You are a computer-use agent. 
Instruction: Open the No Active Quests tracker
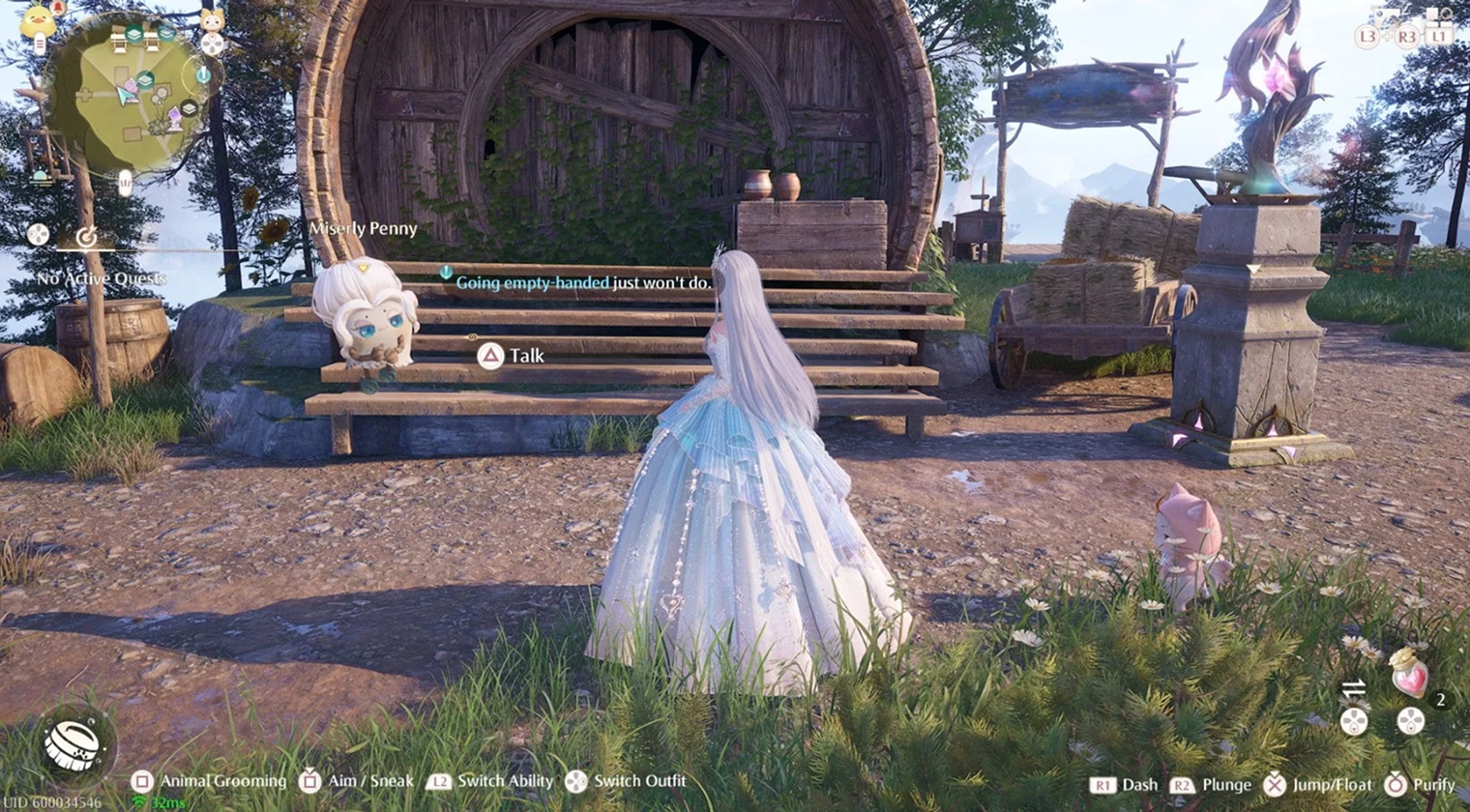102,278
